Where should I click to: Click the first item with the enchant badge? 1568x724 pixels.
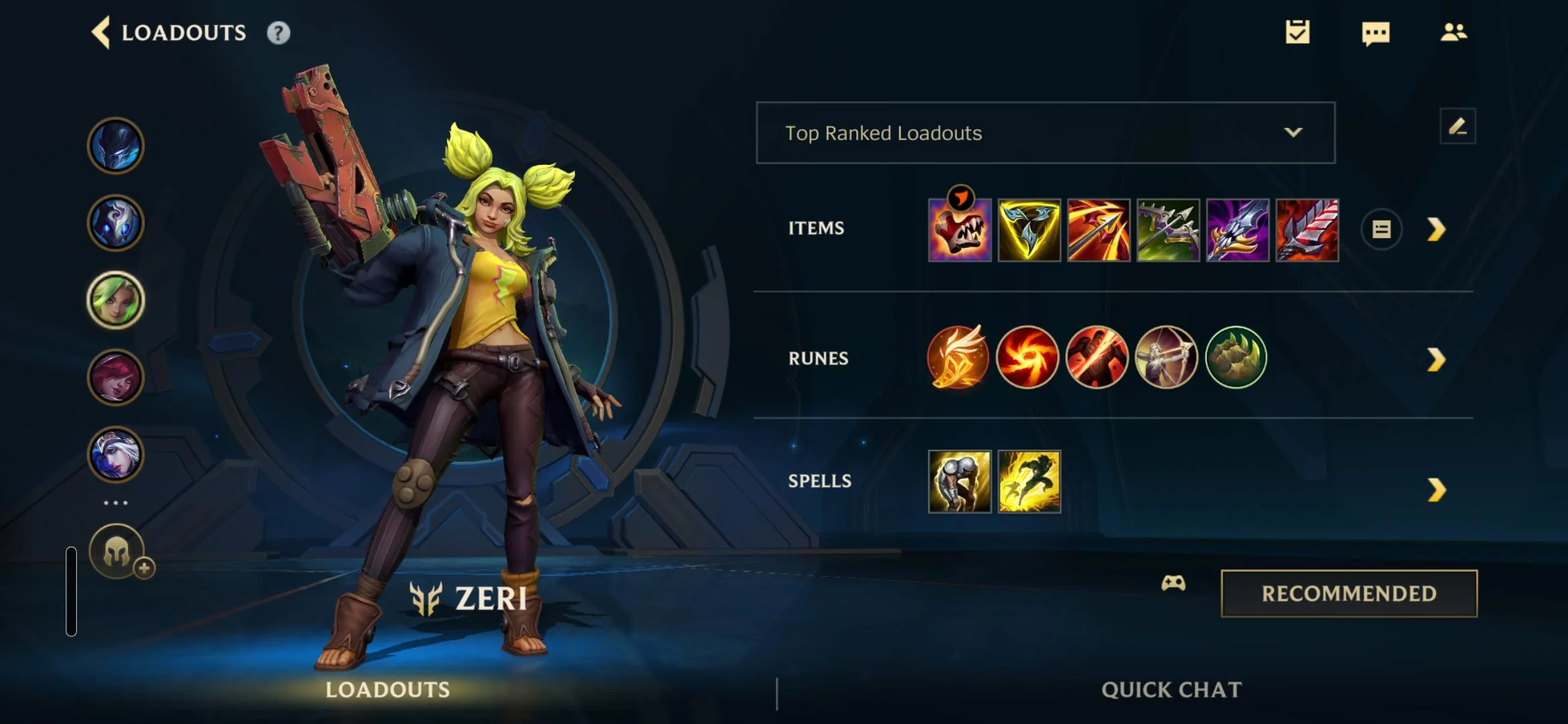point(960,231)
